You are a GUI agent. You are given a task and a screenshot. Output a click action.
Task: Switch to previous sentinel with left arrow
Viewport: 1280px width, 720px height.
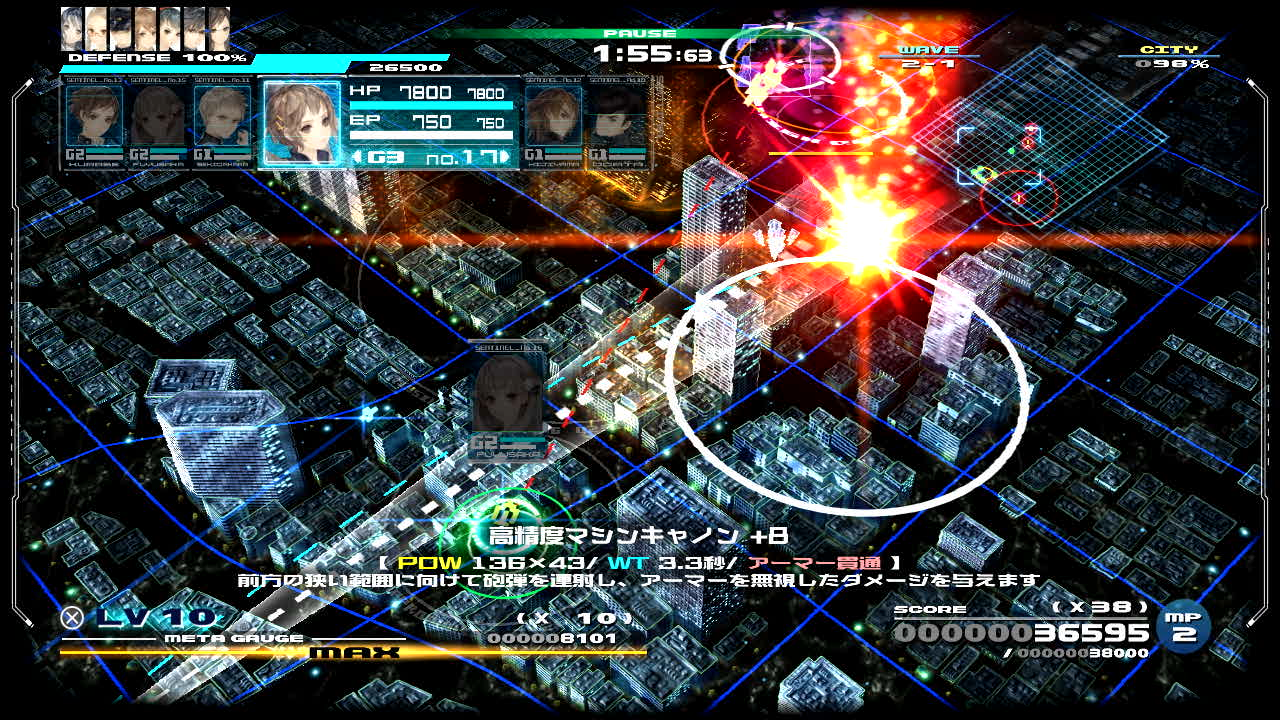356,158
